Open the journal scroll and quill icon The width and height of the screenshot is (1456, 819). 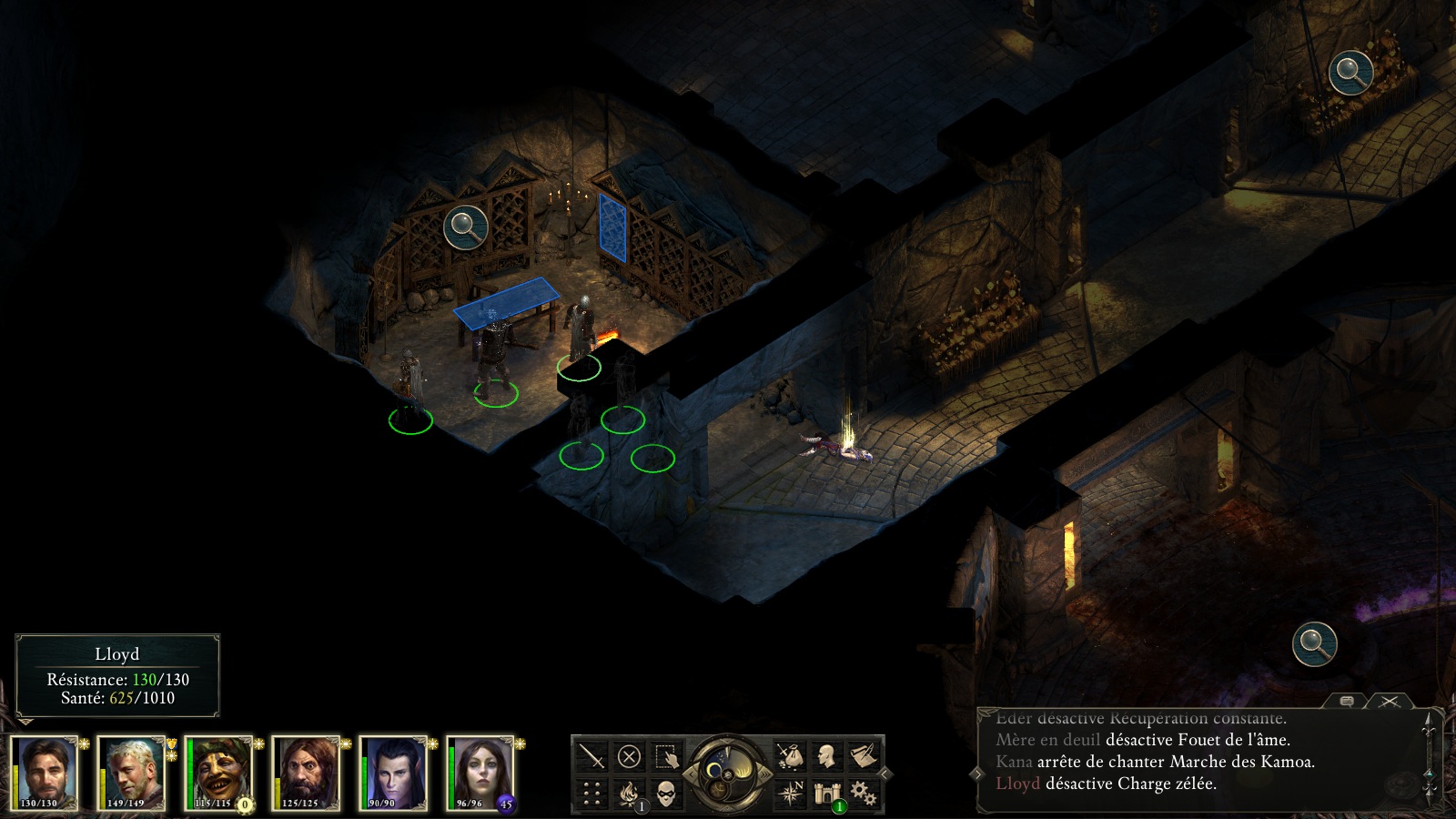point(863,756)
